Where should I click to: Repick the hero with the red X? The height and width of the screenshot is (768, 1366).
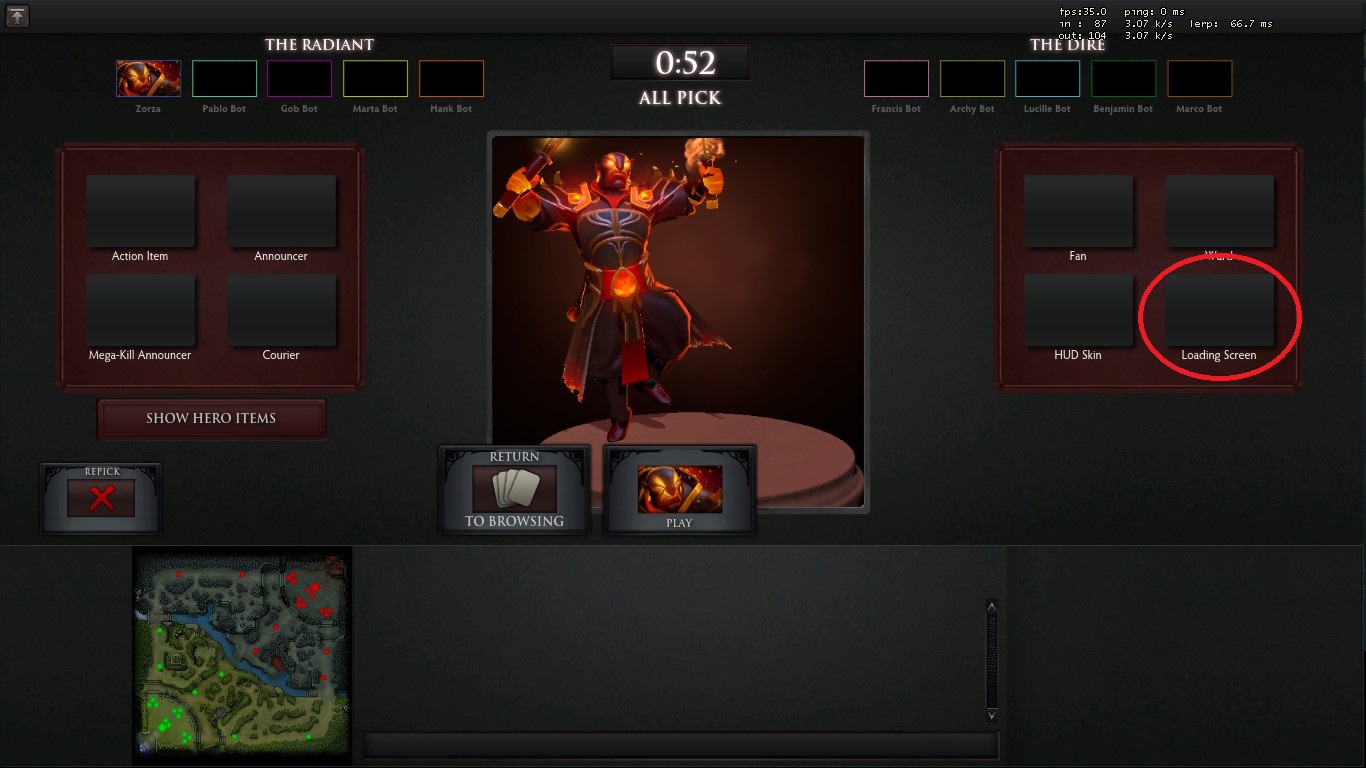pyautogui.click(x=101, y=498)
